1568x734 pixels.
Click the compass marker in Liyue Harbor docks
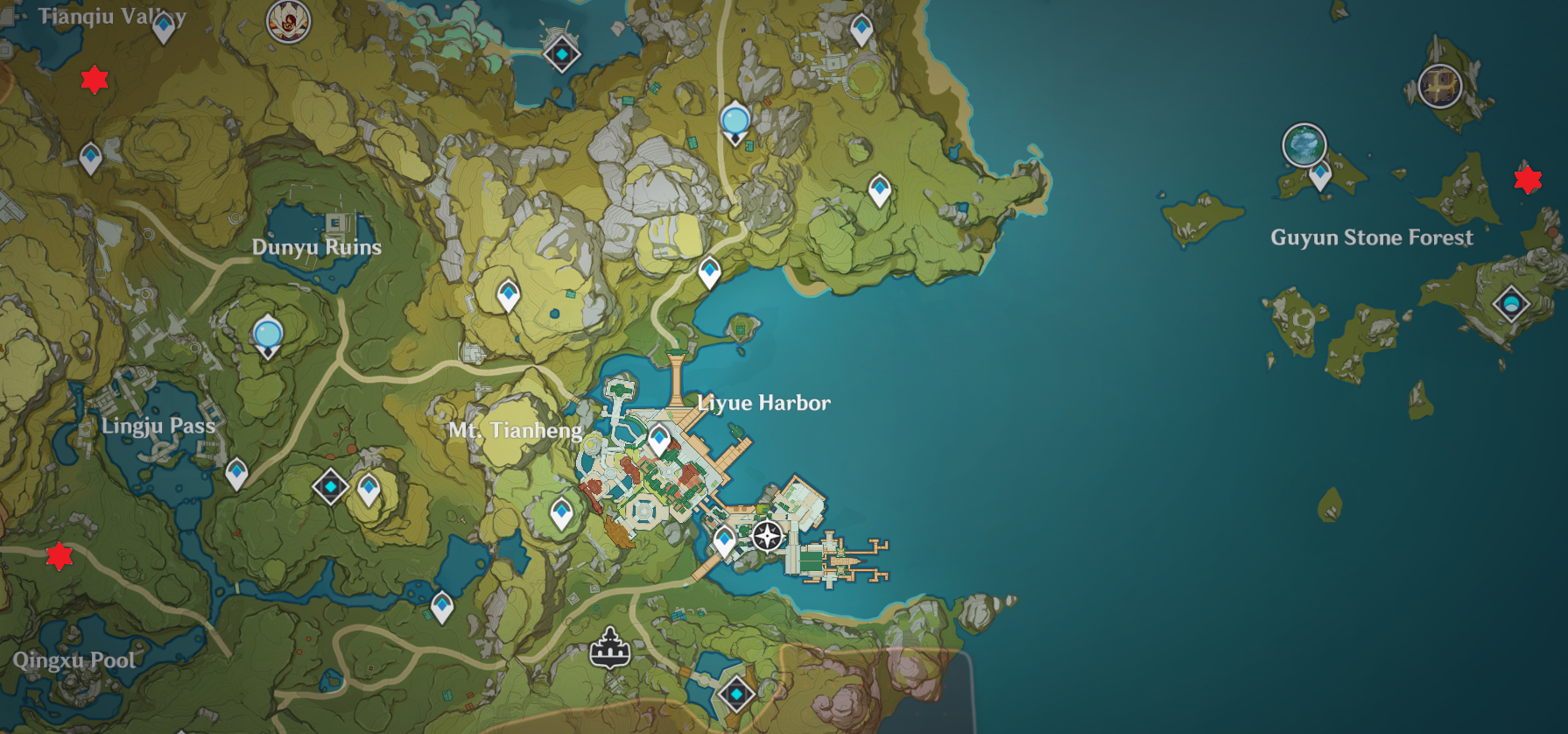[767, 535]
